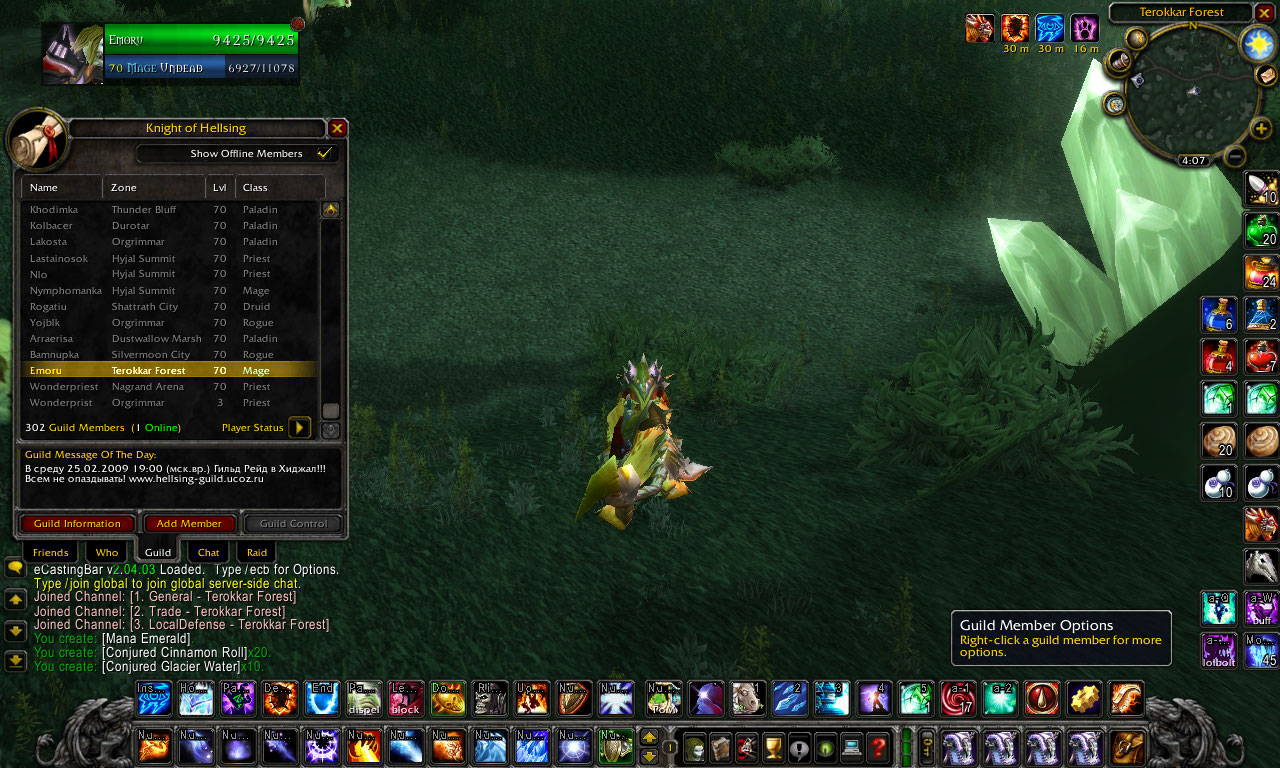Viewport: 1280px width, 768px height.
Task: Zoom in the minimap with plus button
Action: 1262,128
